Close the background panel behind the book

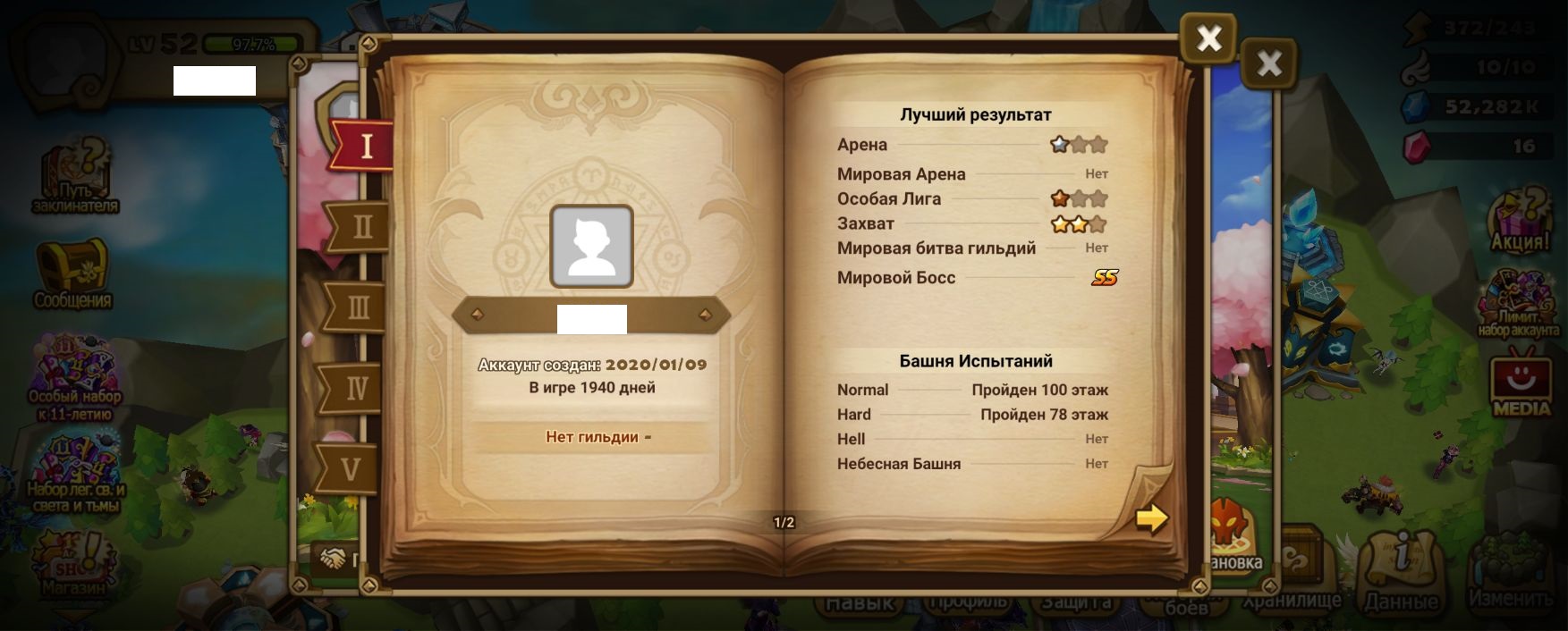[1268, 63]
